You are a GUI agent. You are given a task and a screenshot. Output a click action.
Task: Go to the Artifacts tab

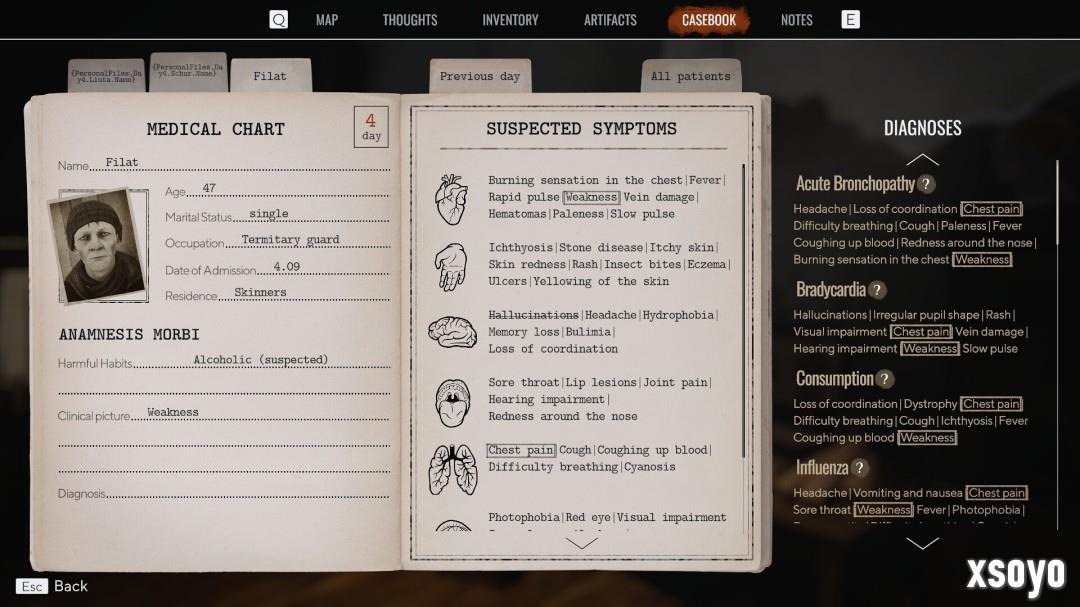pos(610,20)
